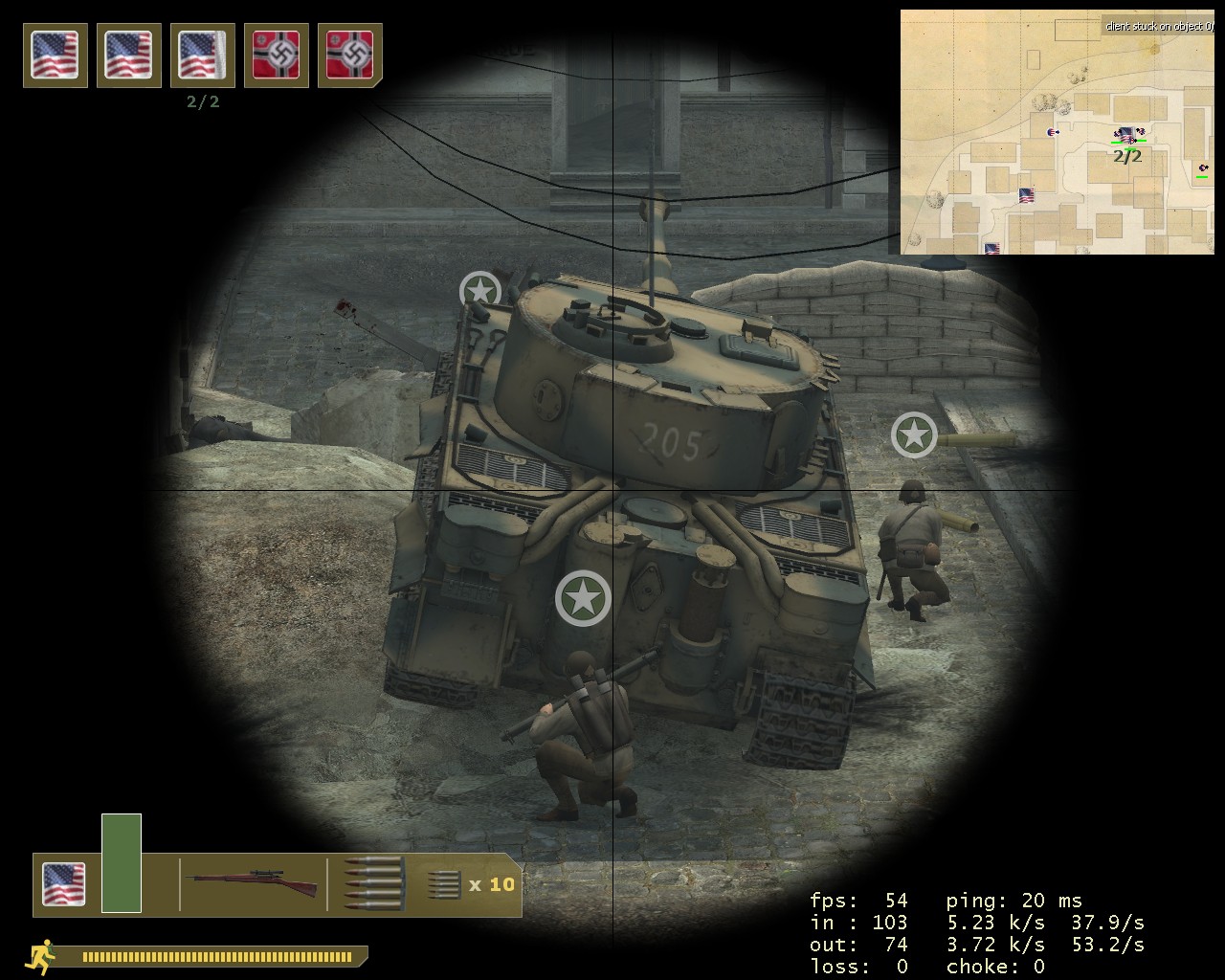
Task: Open the town minimap
Action: 1057,132
